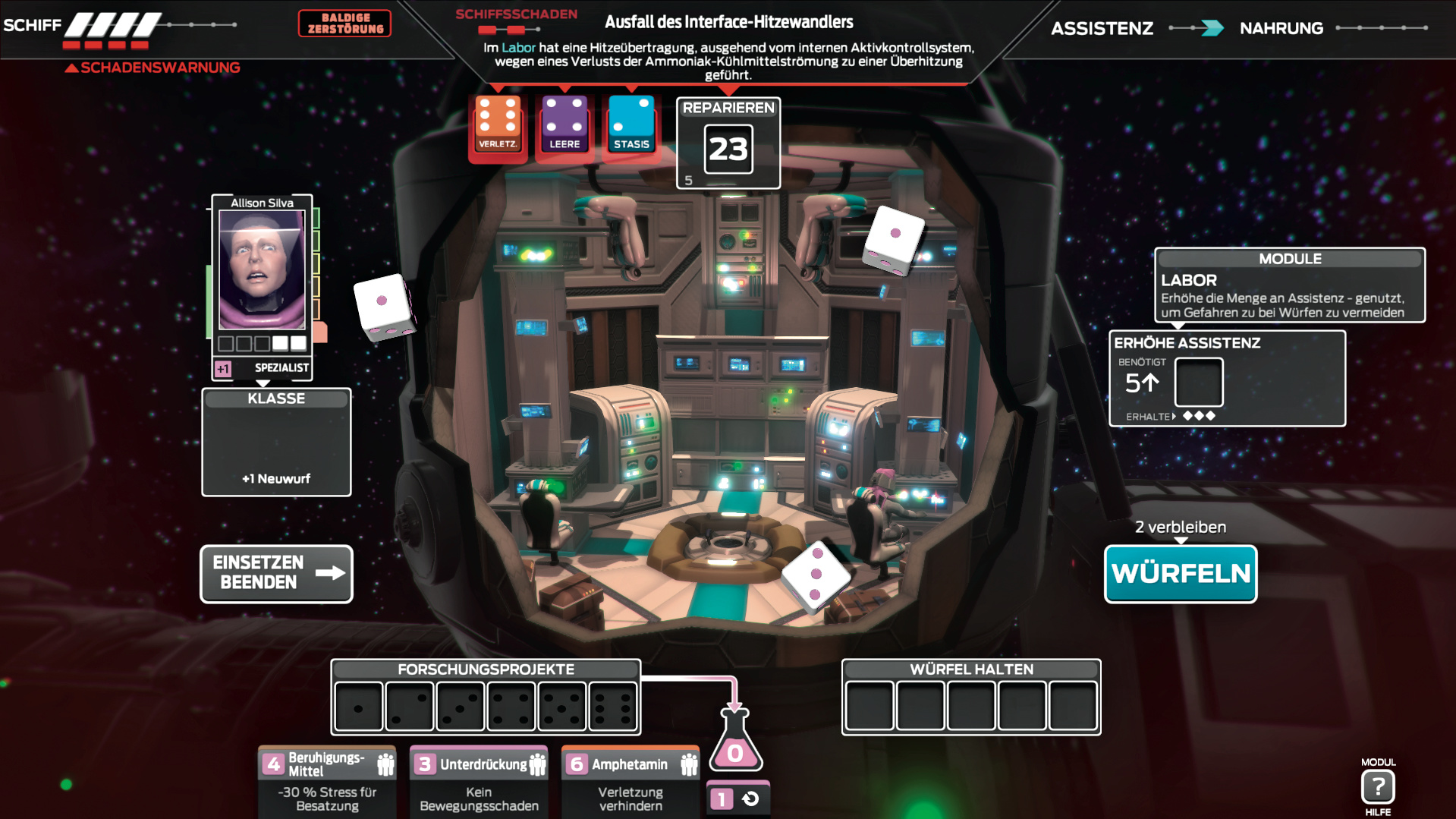Viewport: 1456px width, 819px height.
Task: Click the research flask counter icon
Action: tap(735, 744)
